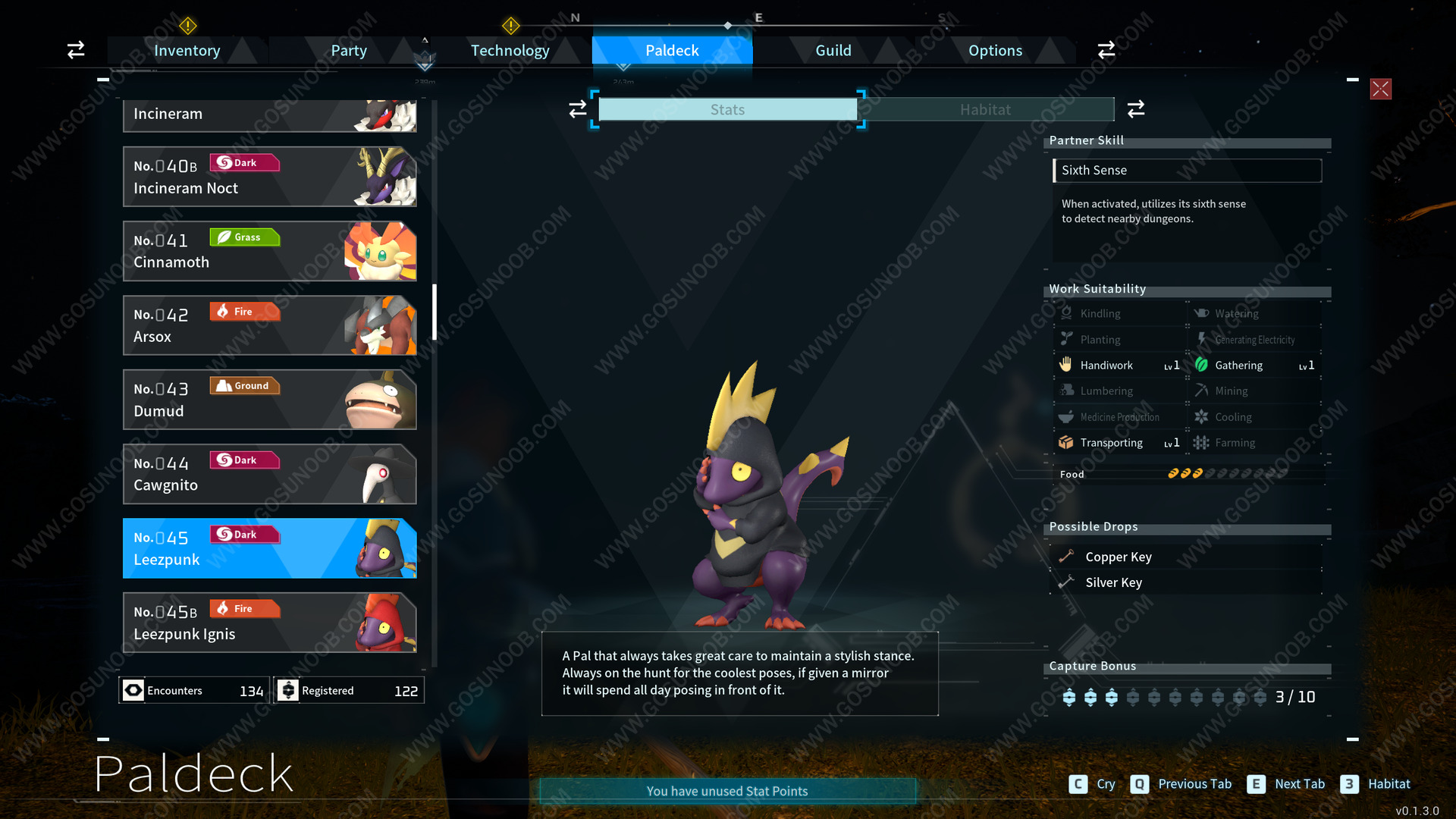This screenshot has width=1456, height=819.
Task: Switch to the Habitat sub-tab
Action: [985, 110]
